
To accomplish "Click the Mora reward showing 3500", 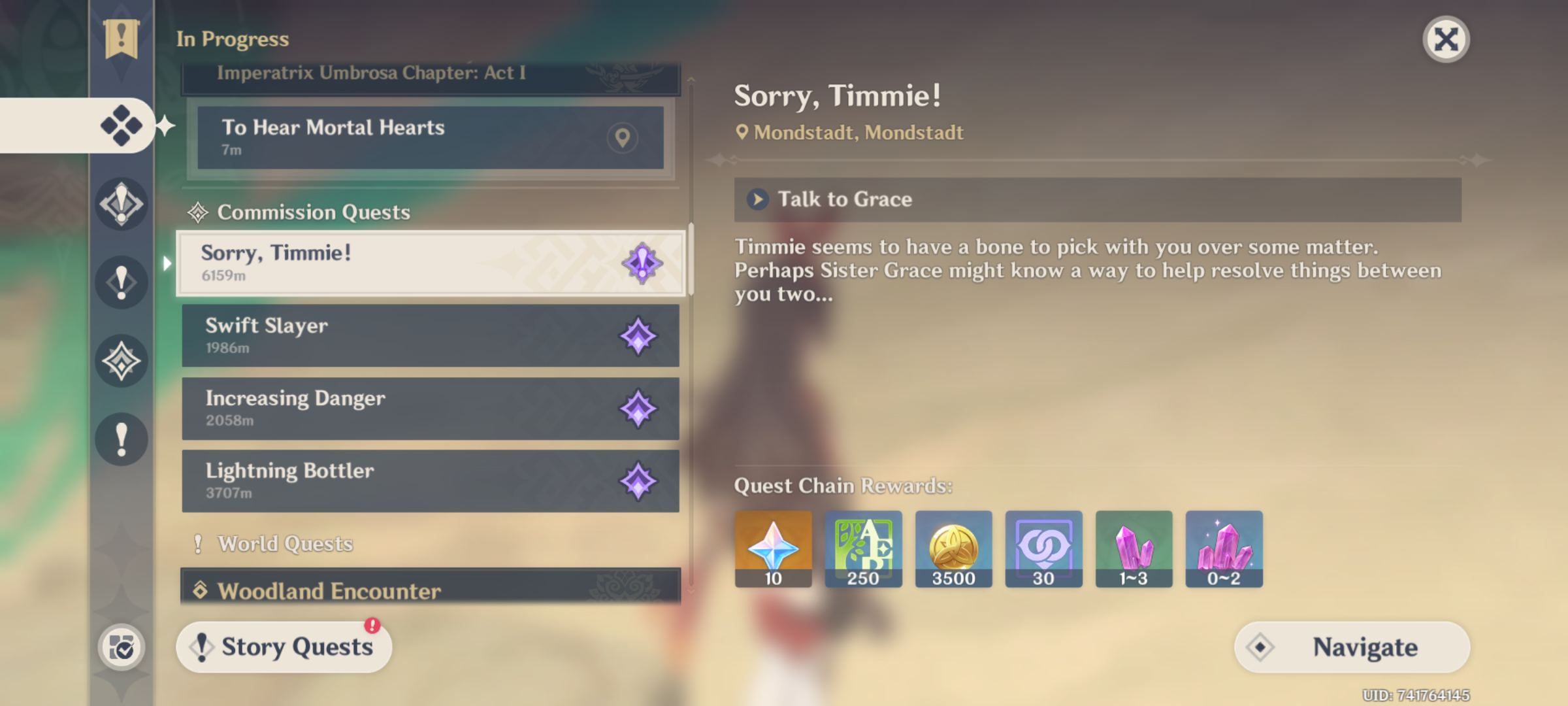I will coord(953,549).
